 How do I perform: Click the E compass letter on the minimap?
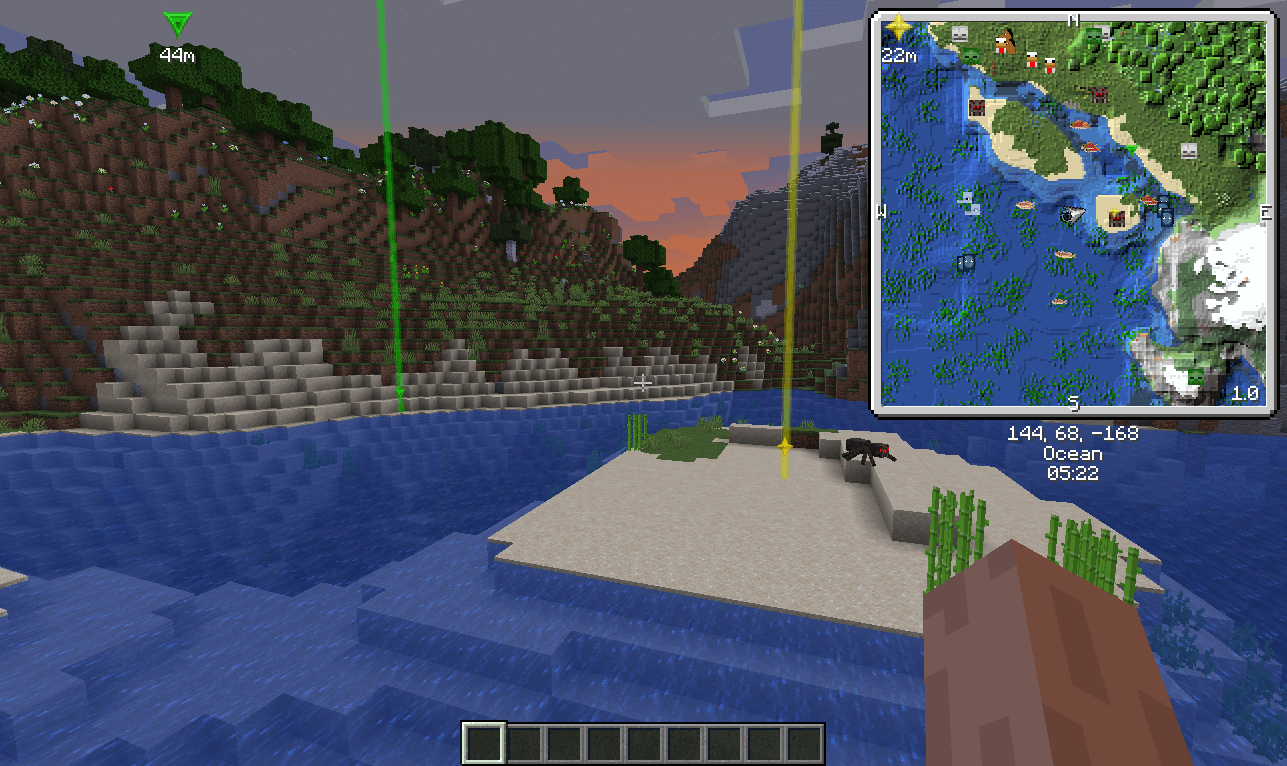[x=1265, y=212]
